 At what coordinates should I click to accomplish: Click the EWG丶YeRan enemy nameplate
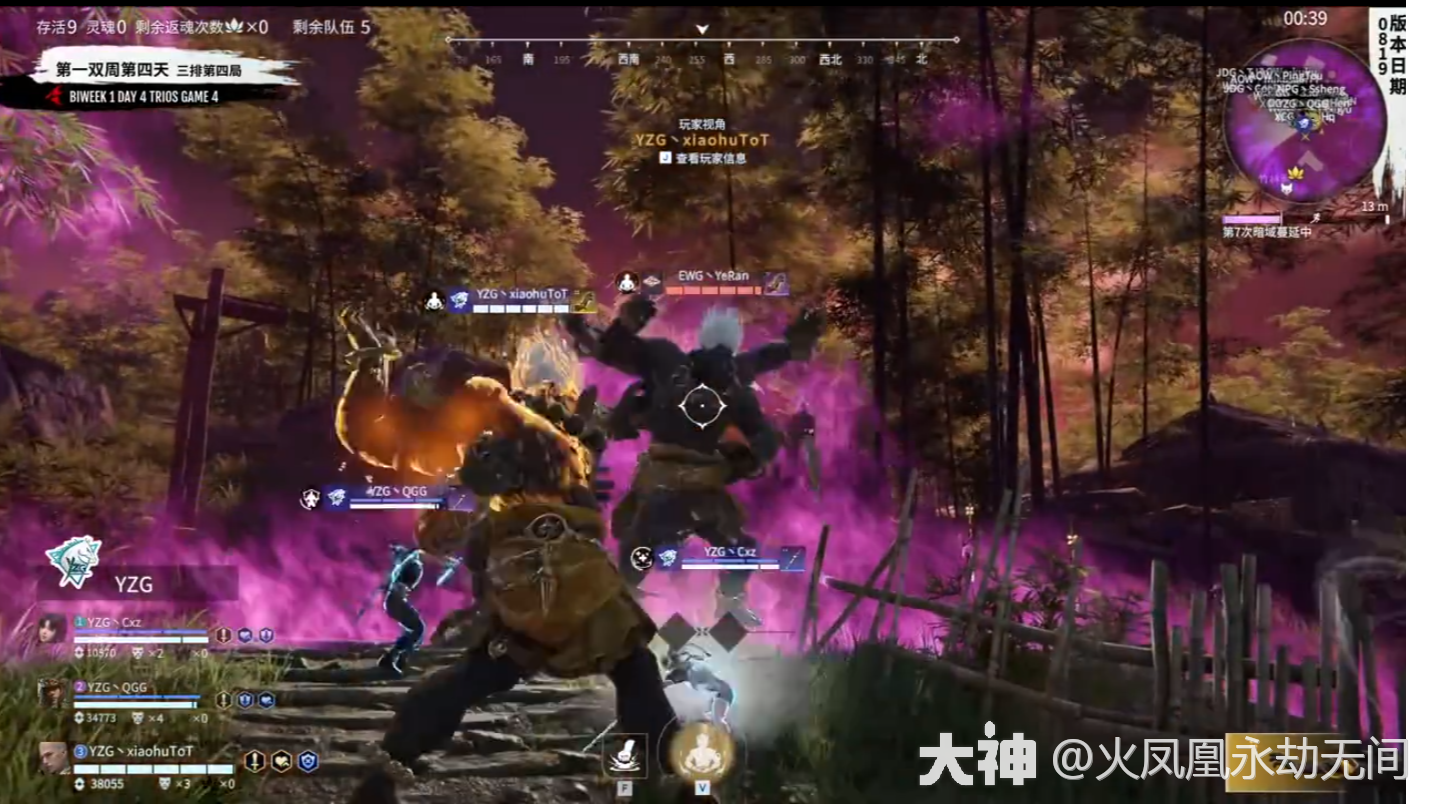pyautogui.click(x=712, y=276)
